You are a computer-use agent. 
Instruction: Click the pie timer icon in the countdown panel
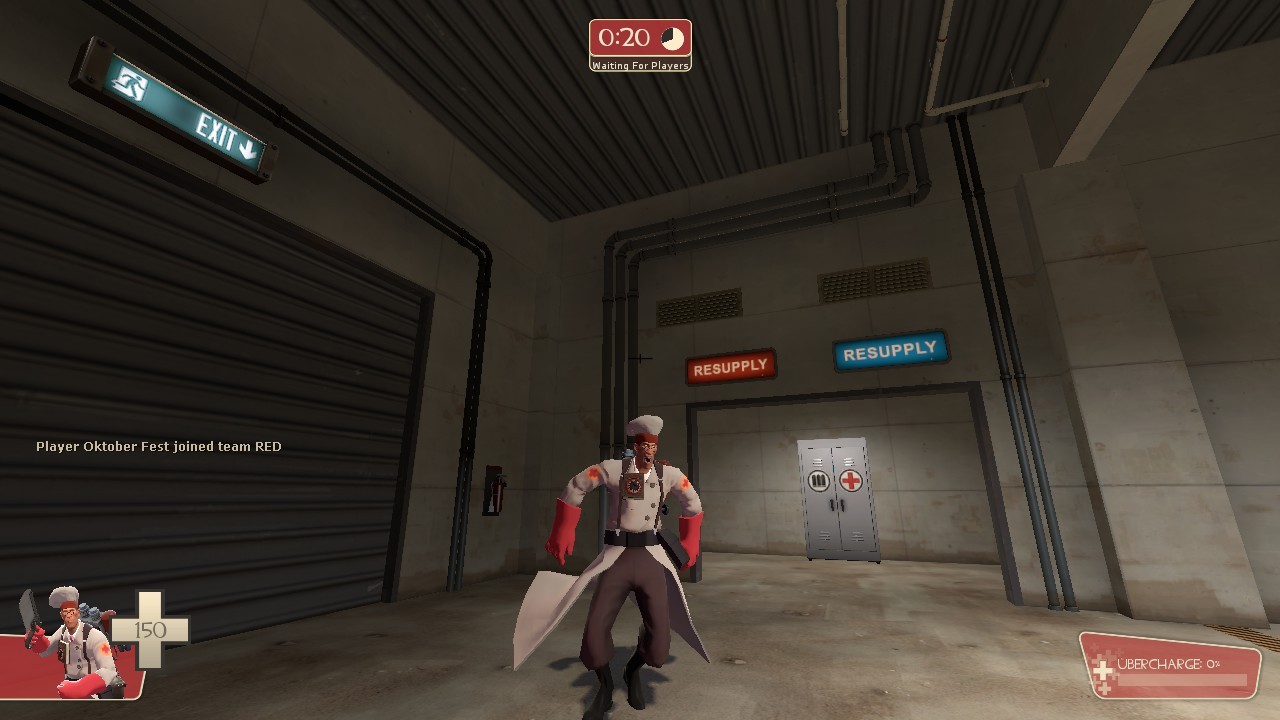(673, 38)
